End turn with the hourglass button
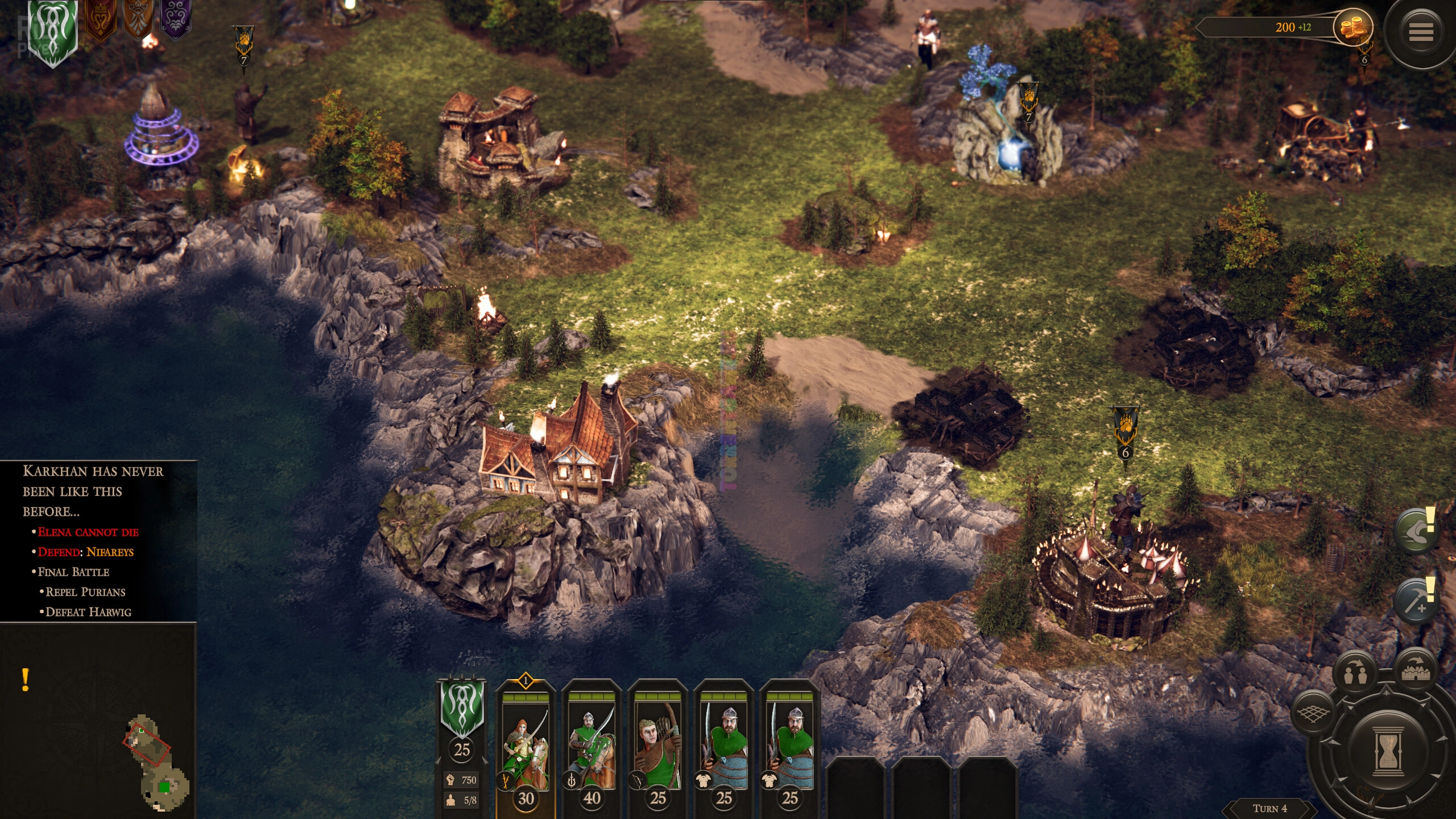This screenshot has height=819, width=1456. point(1388,751)
